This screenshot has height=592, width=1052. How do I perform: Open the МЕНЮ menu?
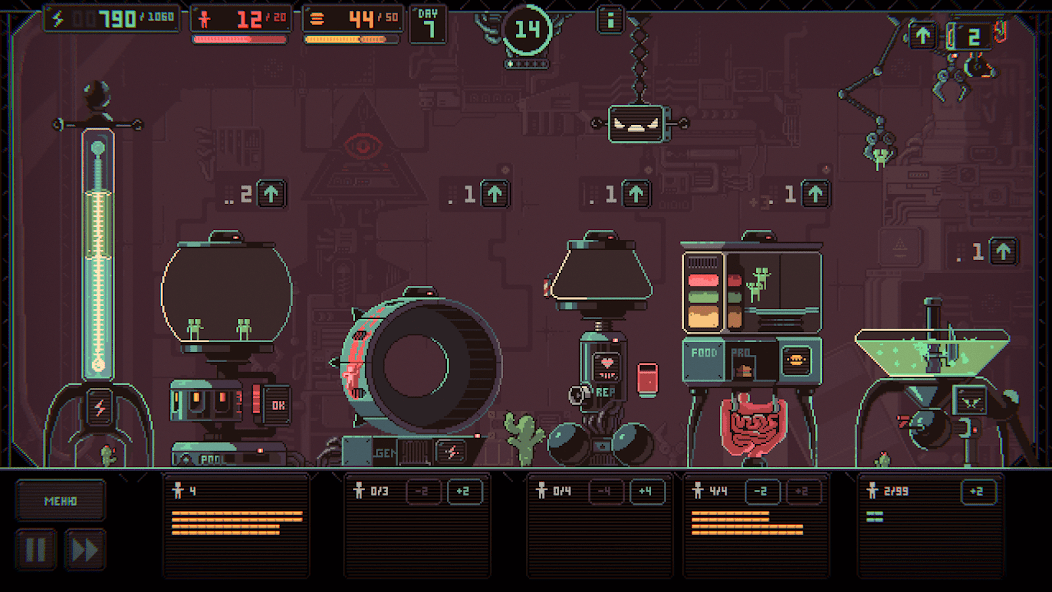[60, 500]
